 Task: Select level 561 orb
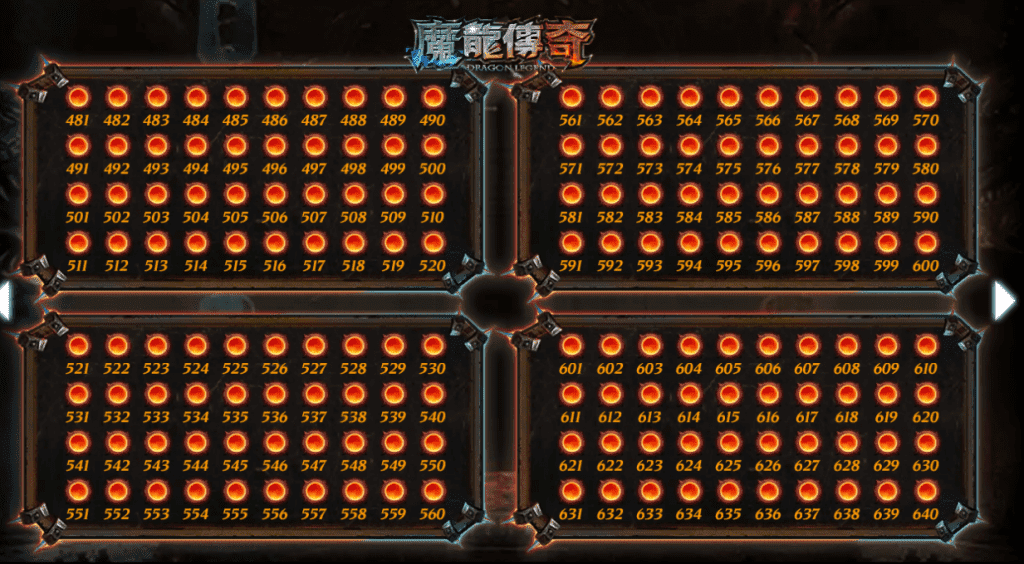tap(571, 98)
